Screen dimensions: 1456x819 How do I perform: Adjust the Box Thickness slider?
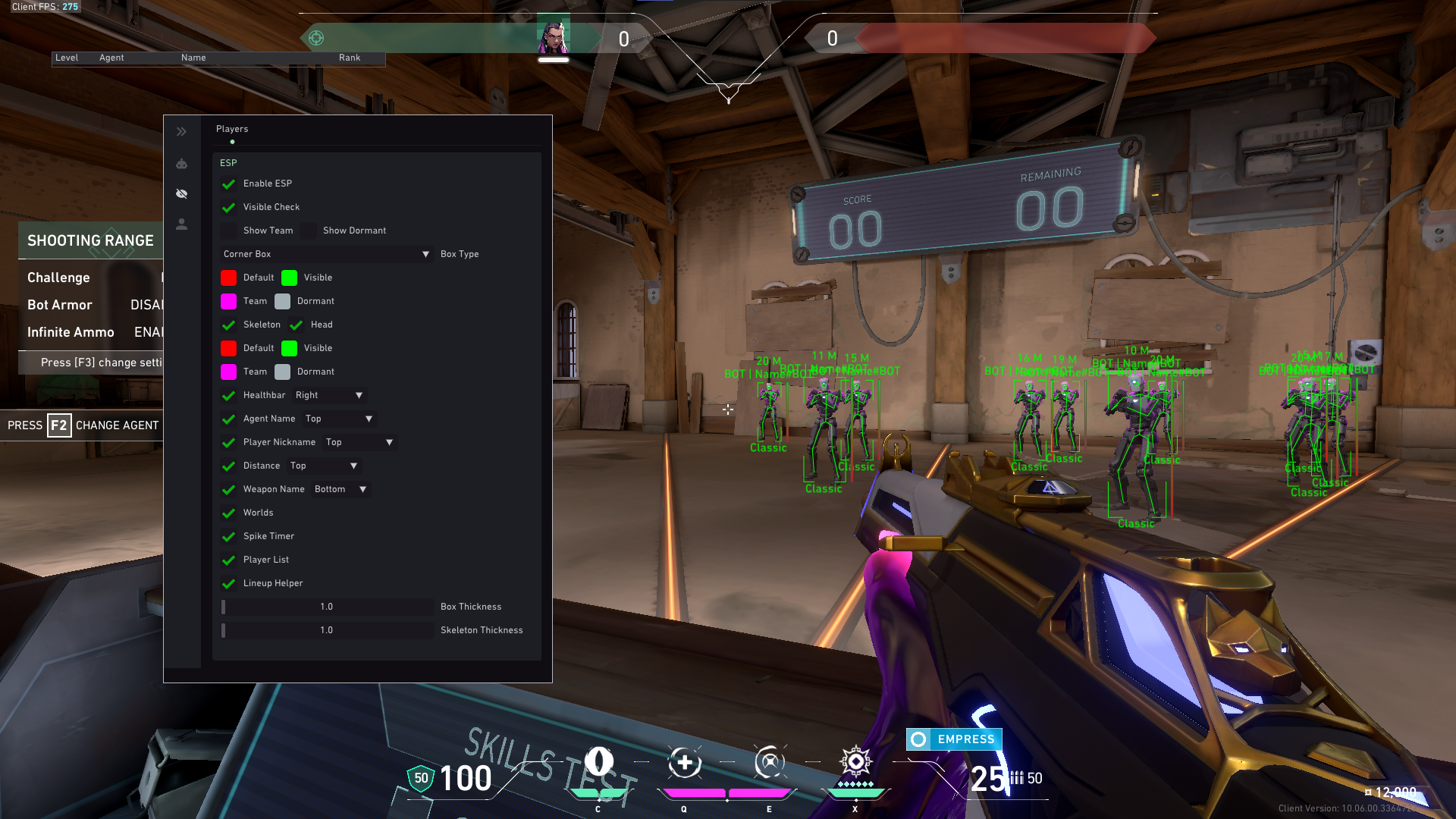(327, 607)
